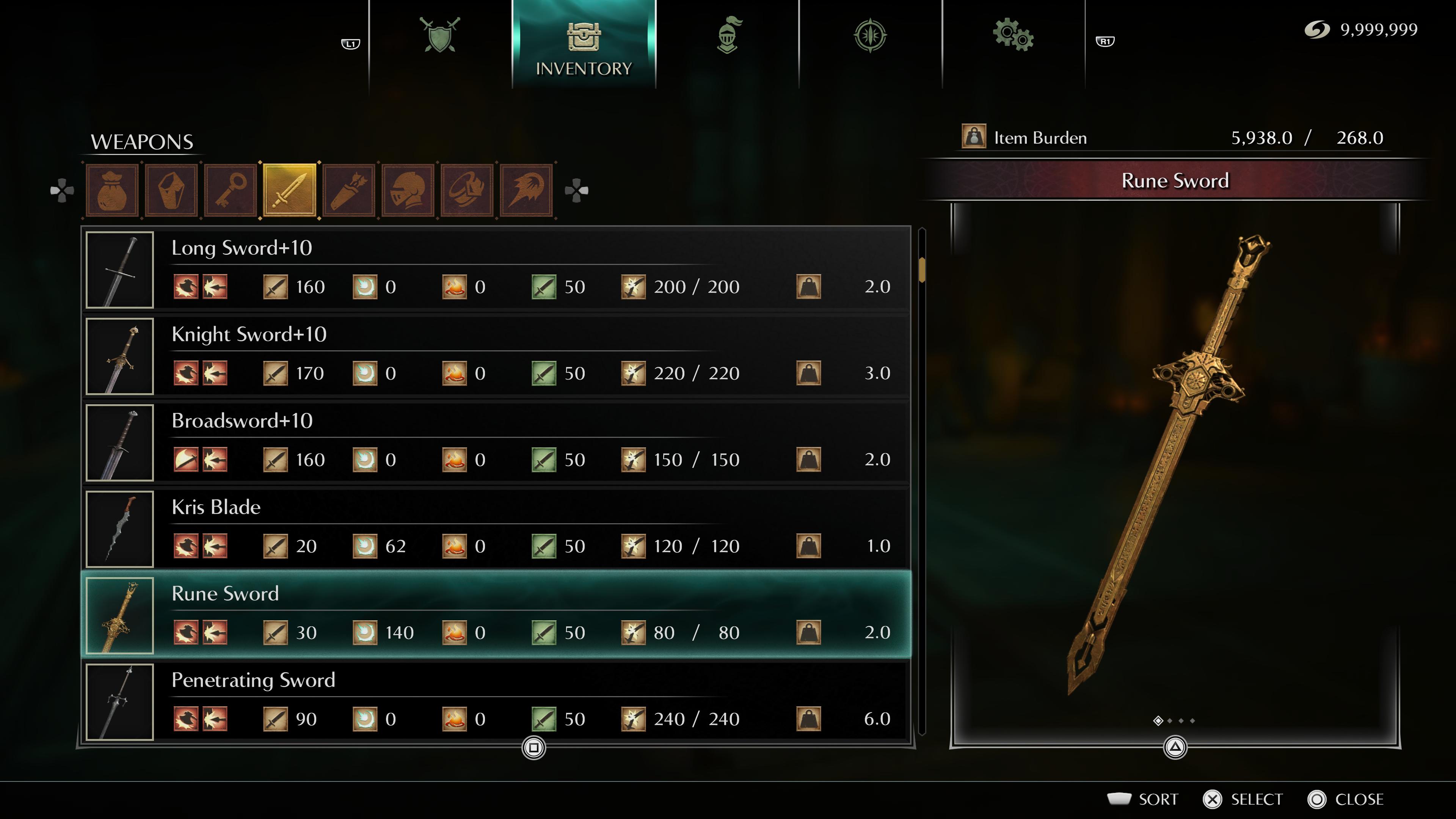Switch to the flame spells category
Image resolution: width=1456 pixels, height=819 pixels.
point(526,190)
